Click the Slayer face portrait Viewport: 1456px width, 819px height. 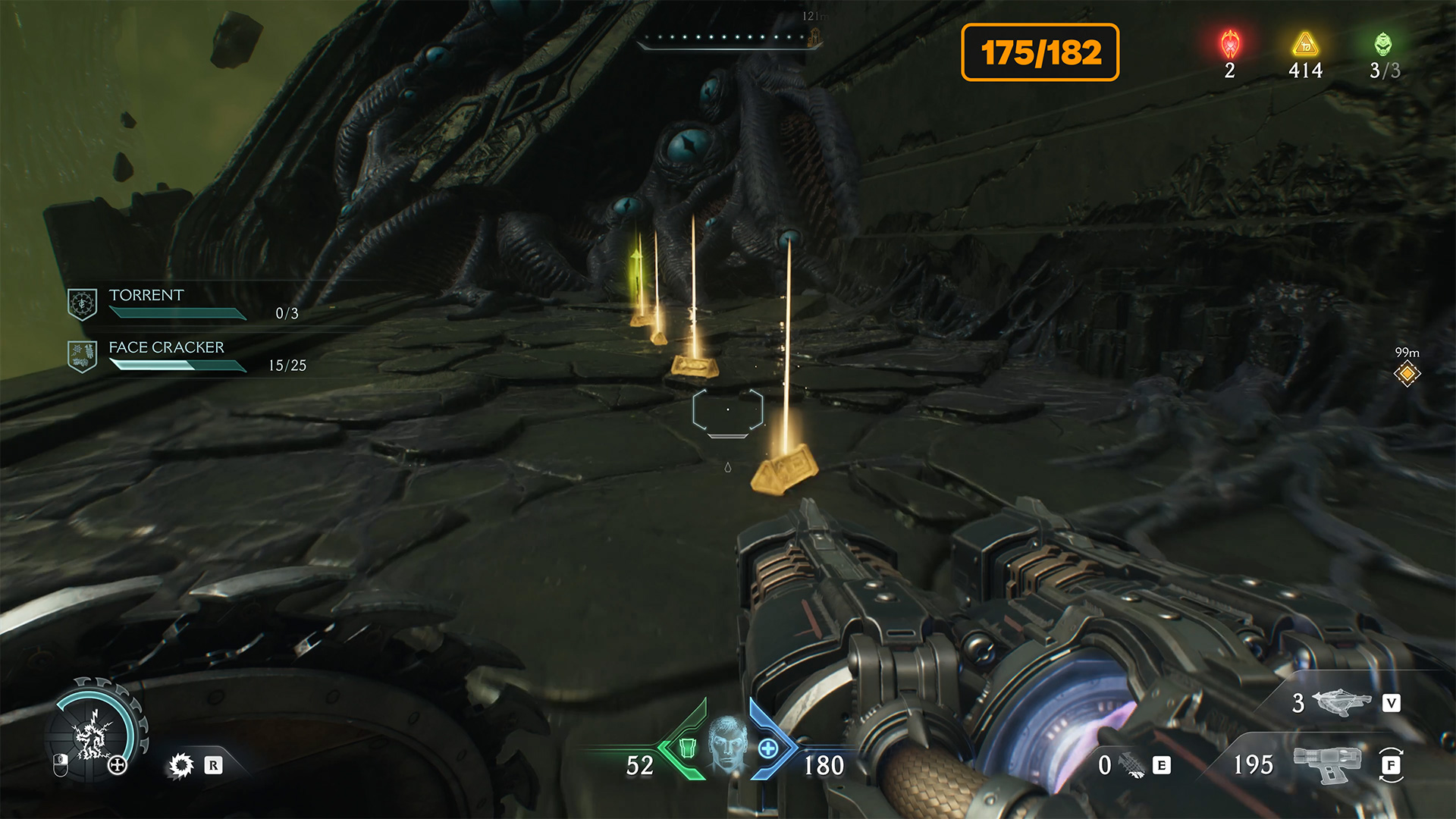pyautogui.click(x=726, y=744)
